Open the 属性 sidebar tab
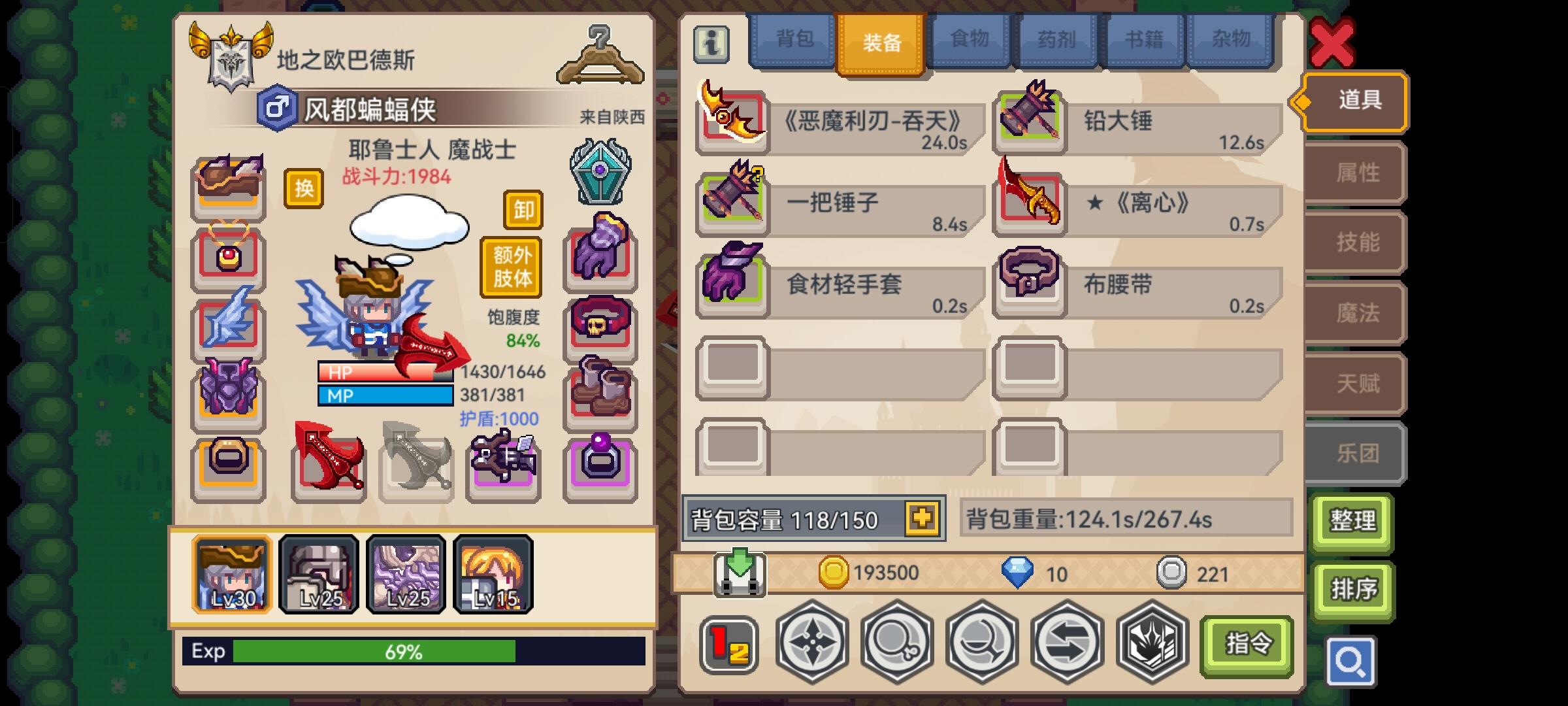The width and height of the screenshot is (1568, 706). pos(1356,173)
